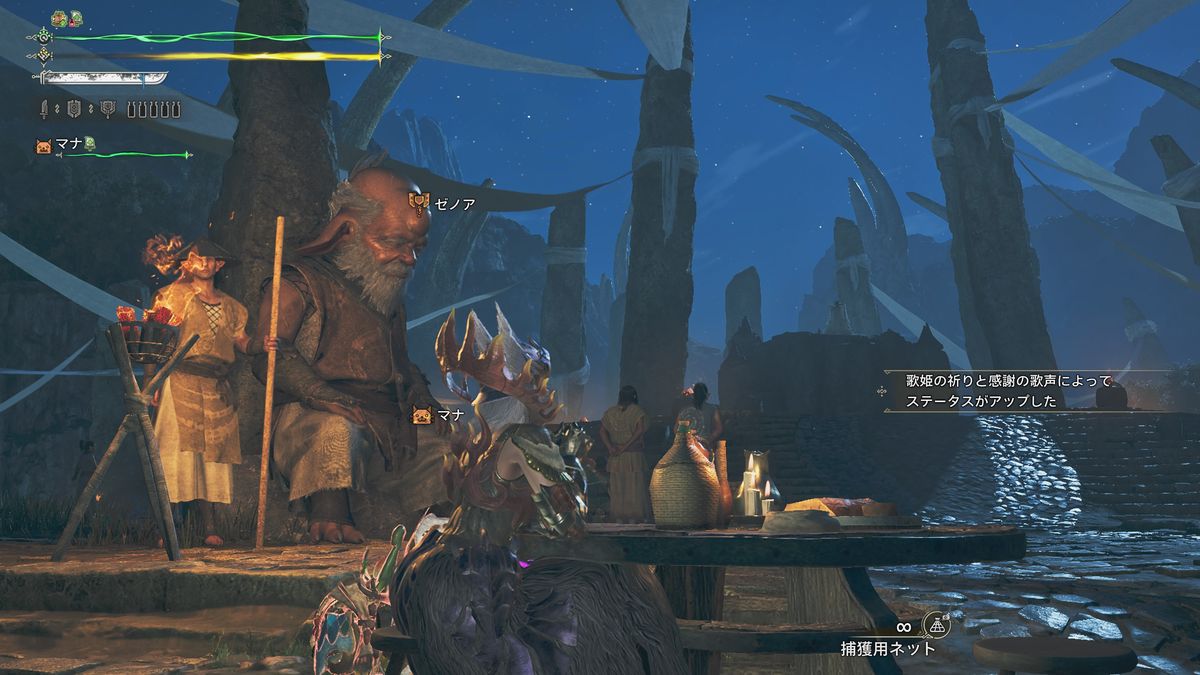Click the sword icon in the weapon gauge row
Image resolution: width=1200 pixels, height=675 pixels.
pos(45,109)
